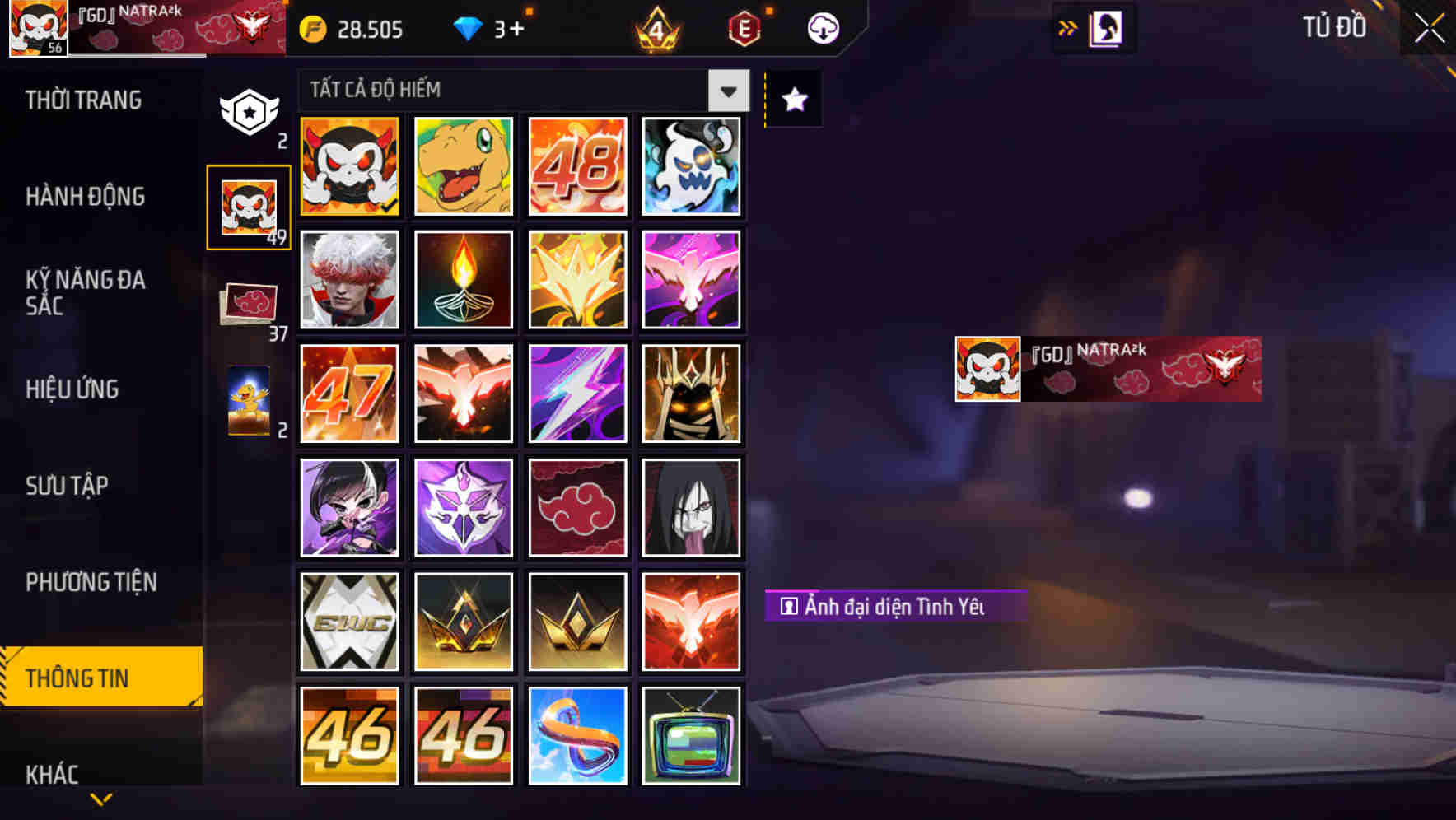Switch to the THỜI TRANG tab
This screenshot has height=820, width=1456.
click(85, 100)
